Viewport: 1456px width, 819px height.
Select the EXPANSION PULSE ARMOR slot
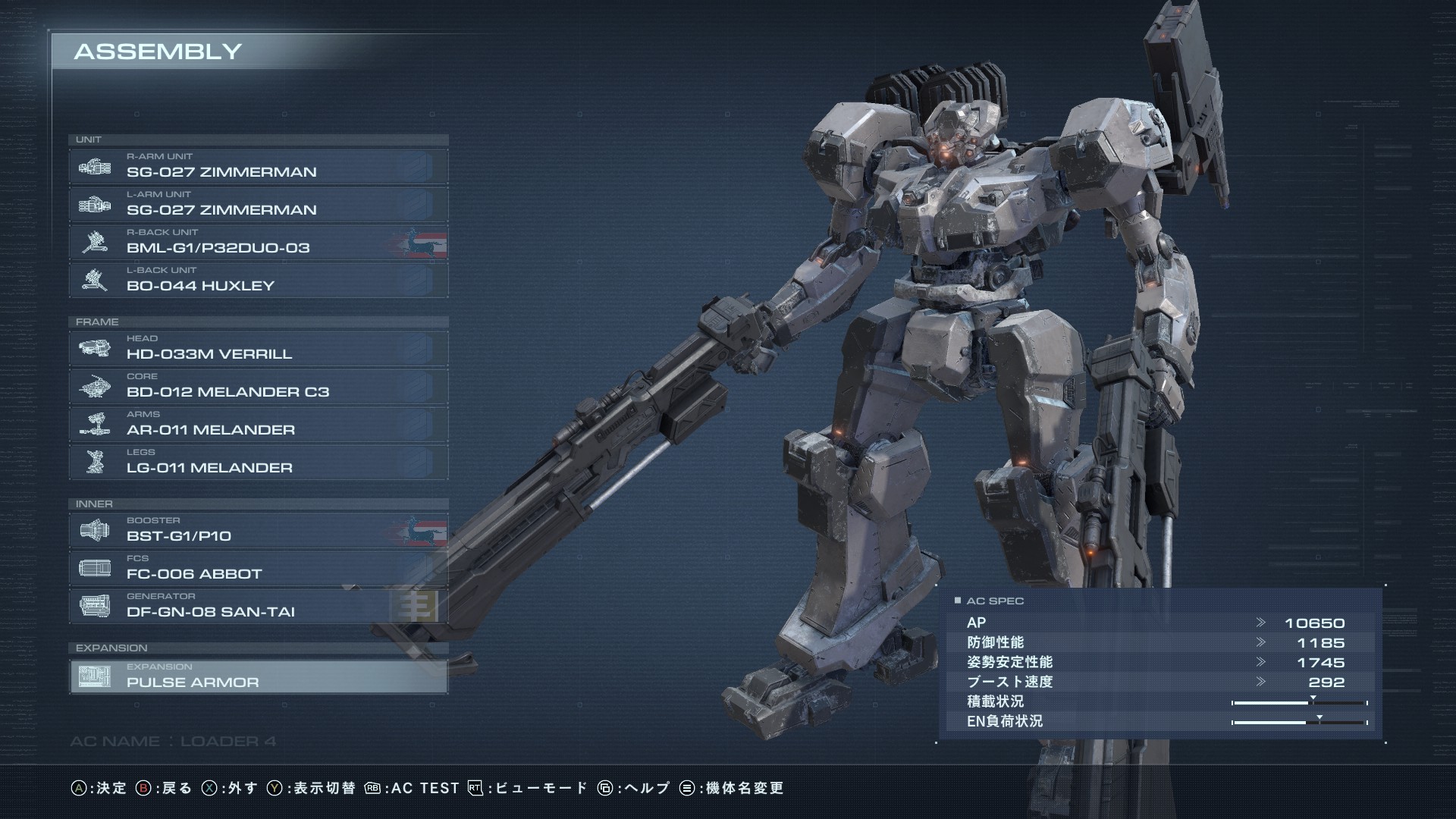click(x=258, y=676)
